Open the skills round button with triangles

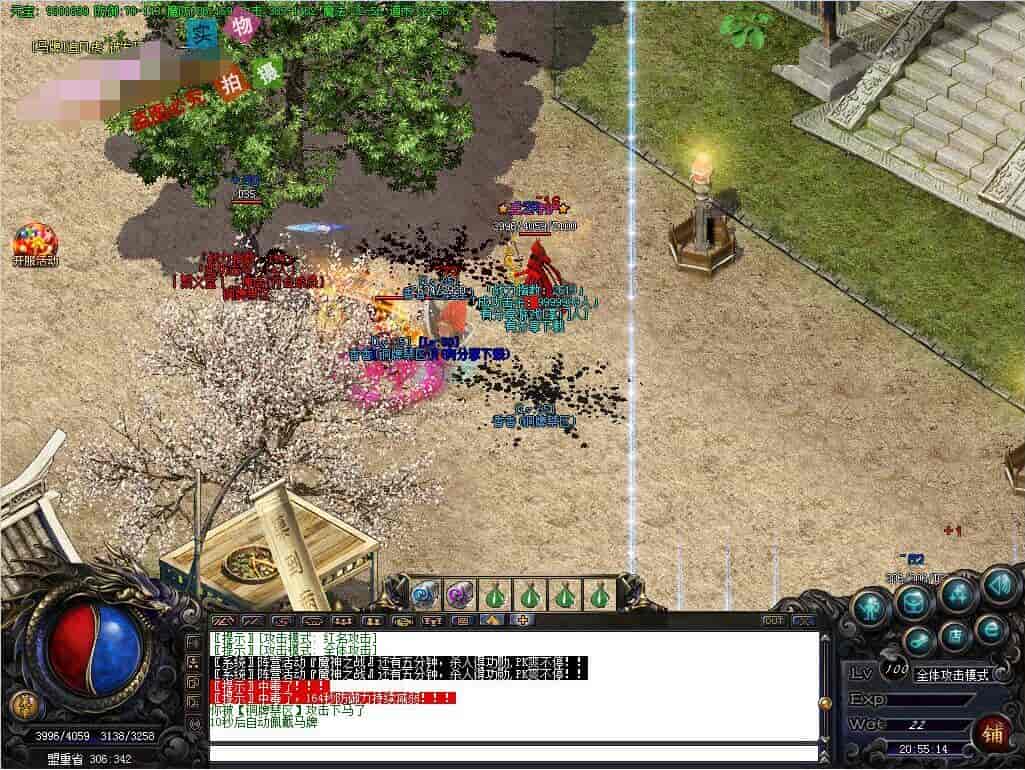tap(956, 595)
